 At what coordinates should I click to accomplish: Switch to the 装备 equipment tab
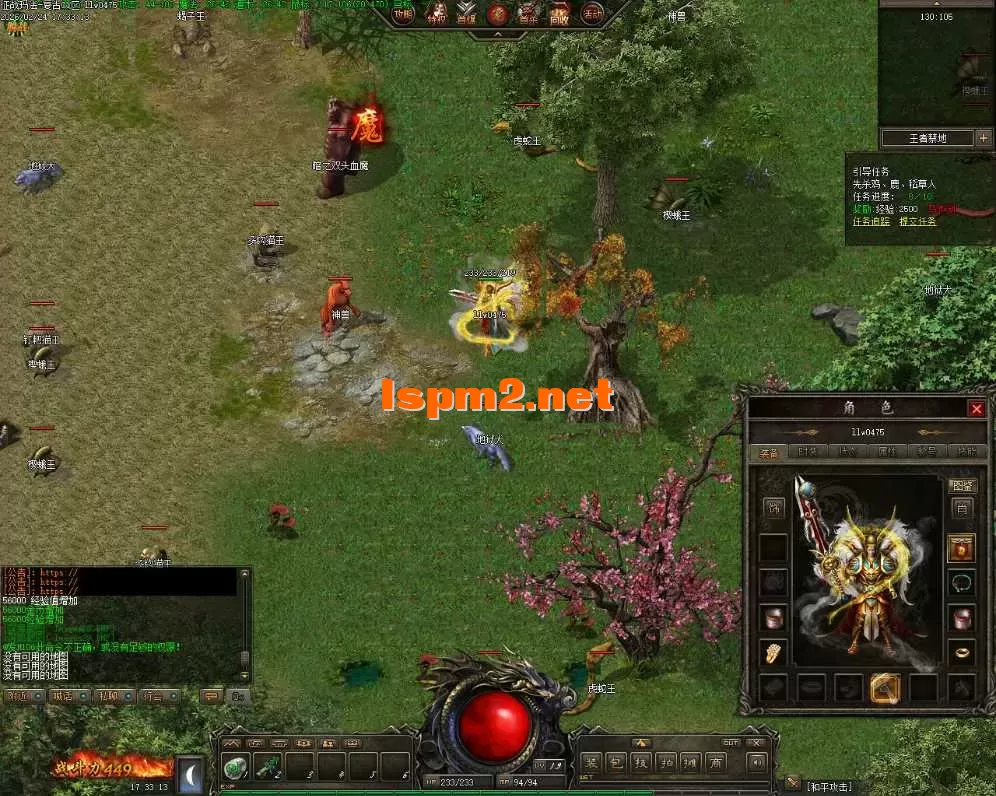coord(769,452)
